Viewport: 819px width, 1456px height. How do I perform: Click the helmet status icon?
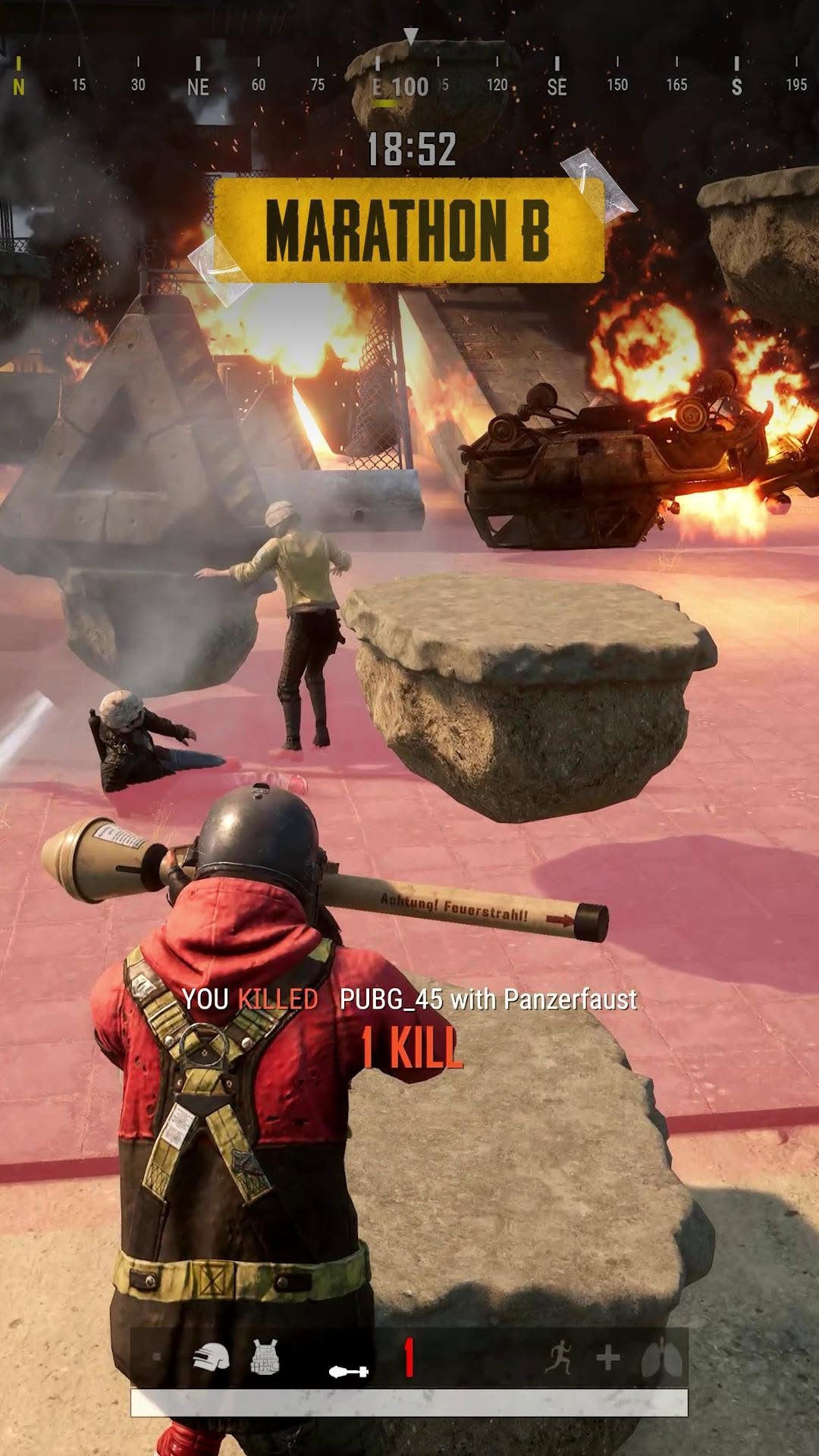[211, 1357]
